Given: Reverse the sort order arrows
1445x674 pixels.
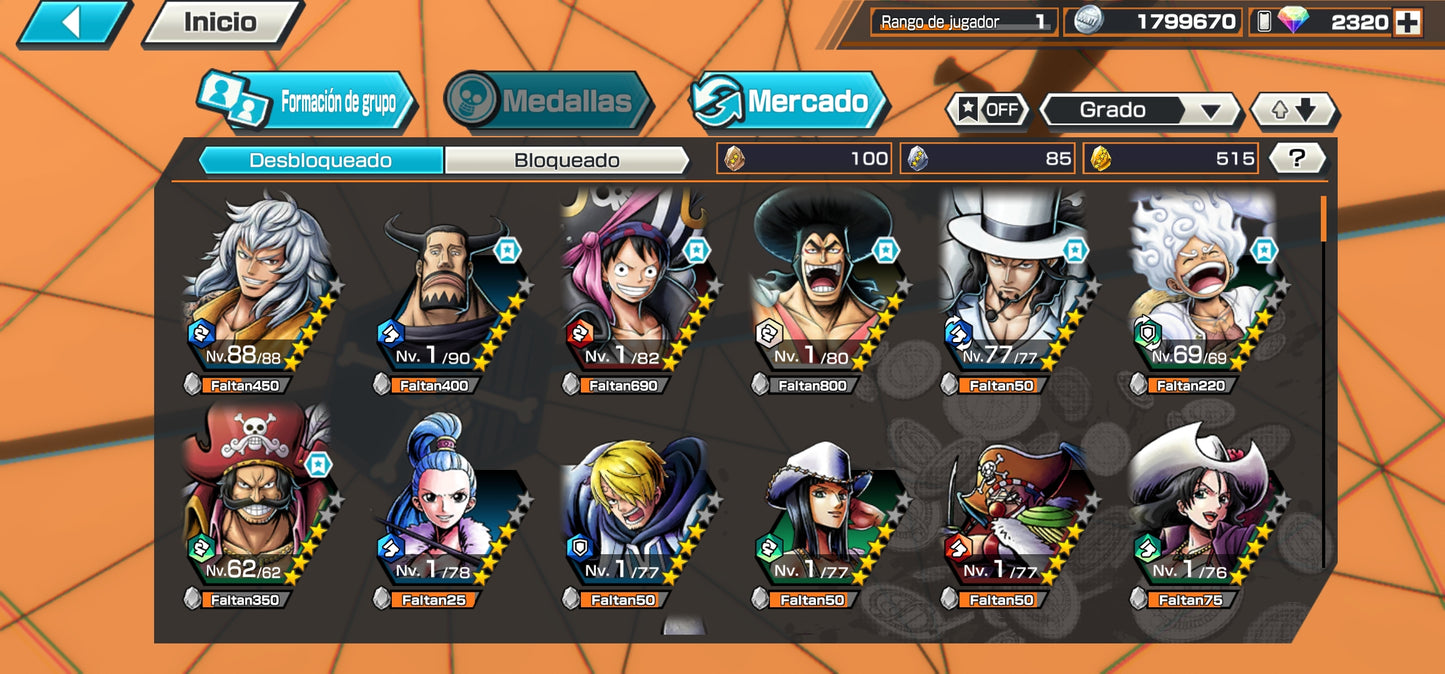Looking at the screenshot, I should click(x=1294, y=110).
